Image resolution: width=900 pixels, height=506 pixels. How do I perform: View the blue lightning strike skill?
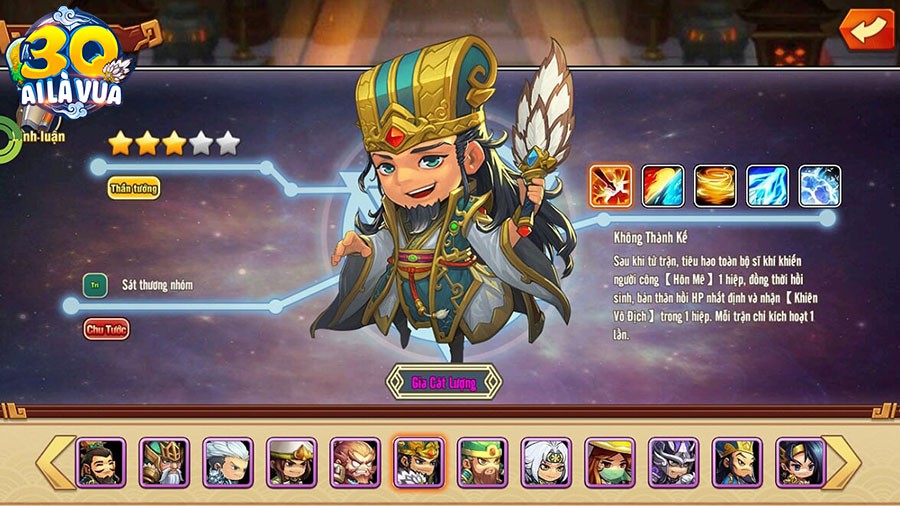(x=767, y=187)
